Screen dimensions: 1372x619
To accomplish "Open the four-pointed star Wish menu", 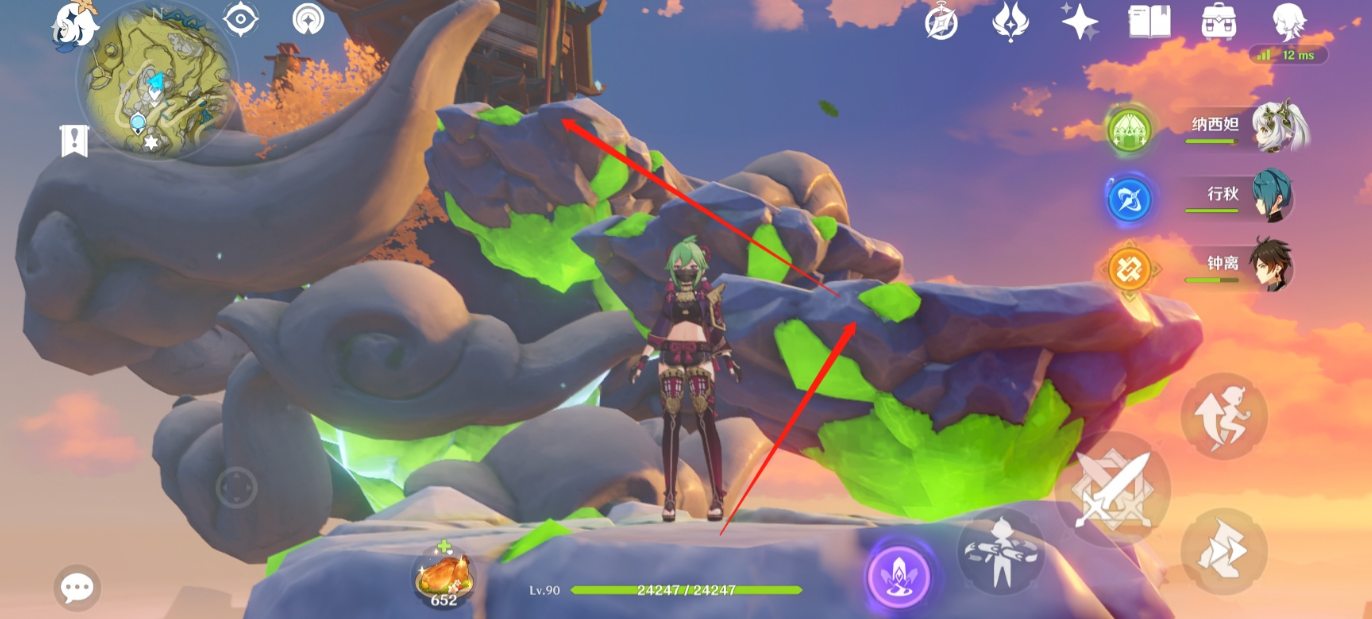I will click(1080, 21).
